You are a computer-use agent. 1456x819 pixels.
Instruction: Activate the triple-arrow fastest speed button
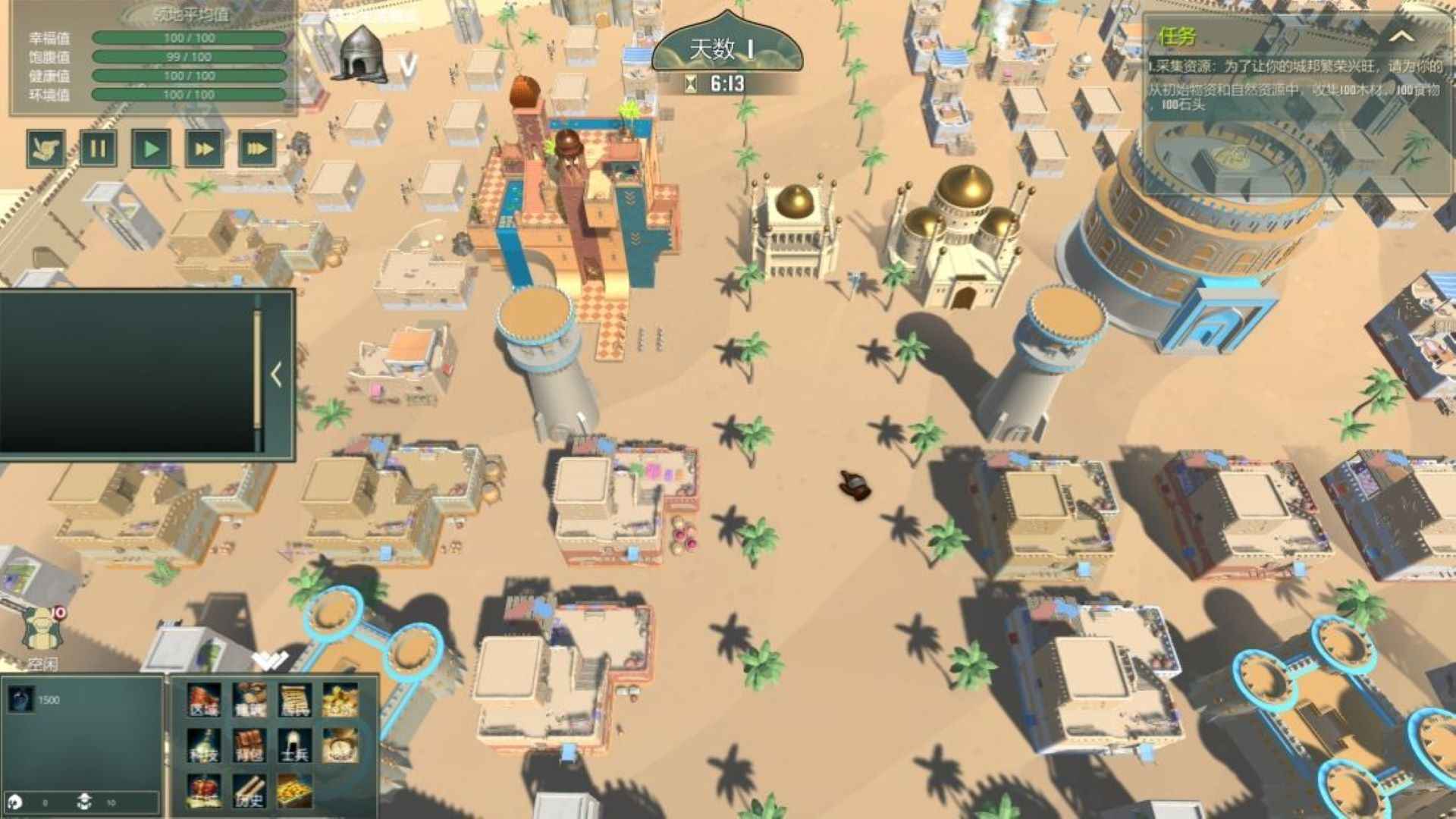[x=256, y=149]
